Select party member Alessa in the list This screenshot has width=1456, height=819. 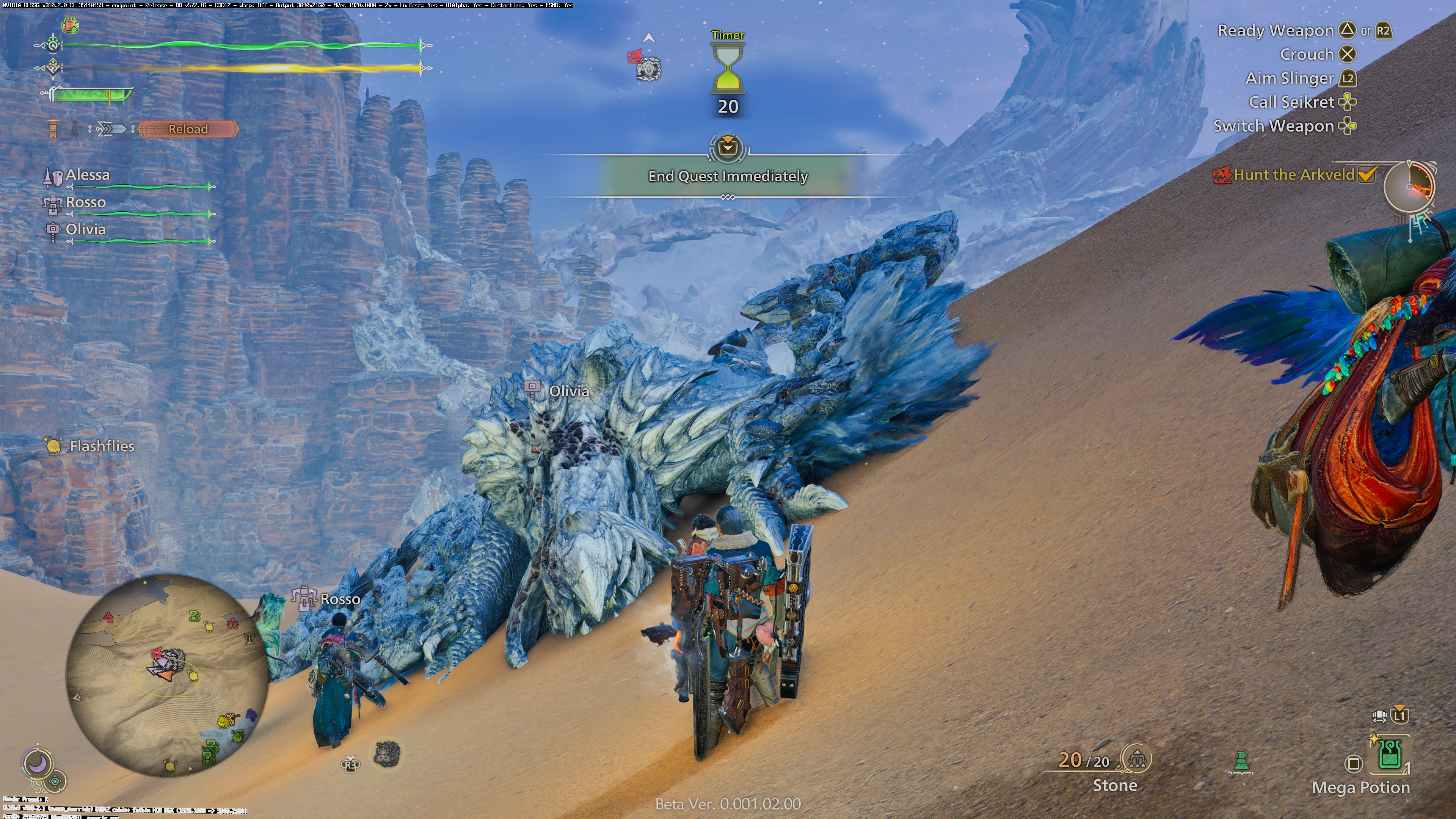88,175
